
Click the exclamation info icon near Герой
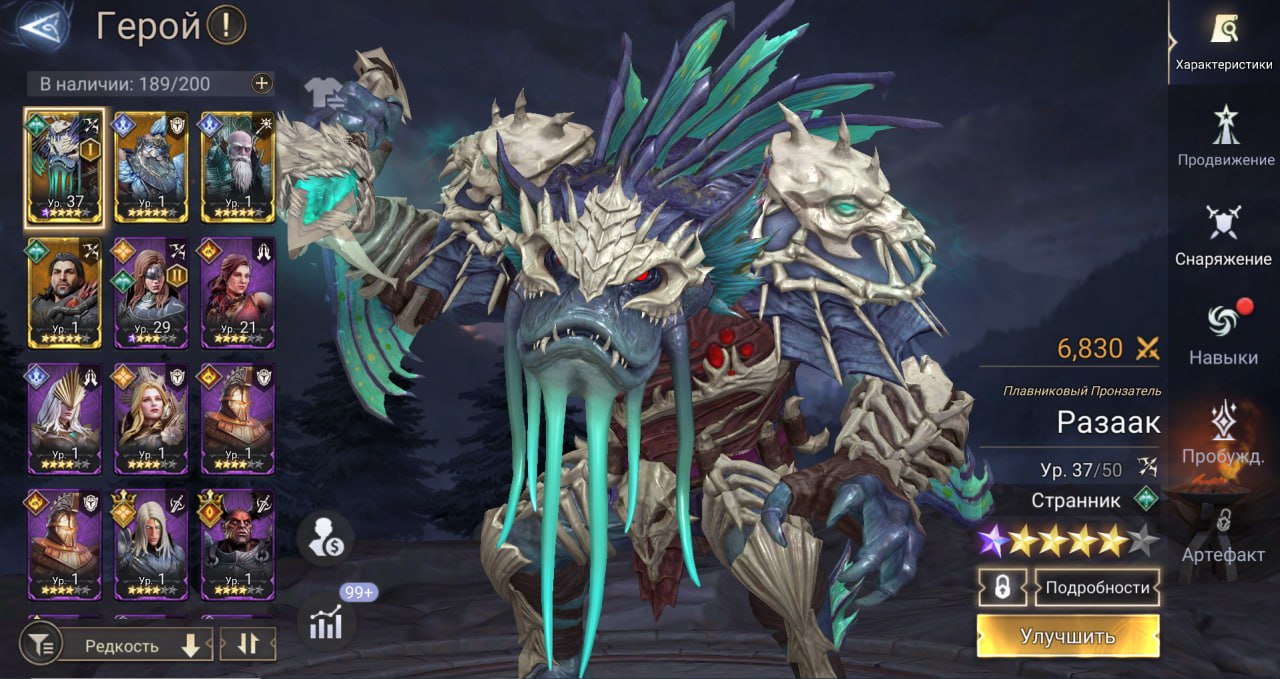(x=227, y=27)
